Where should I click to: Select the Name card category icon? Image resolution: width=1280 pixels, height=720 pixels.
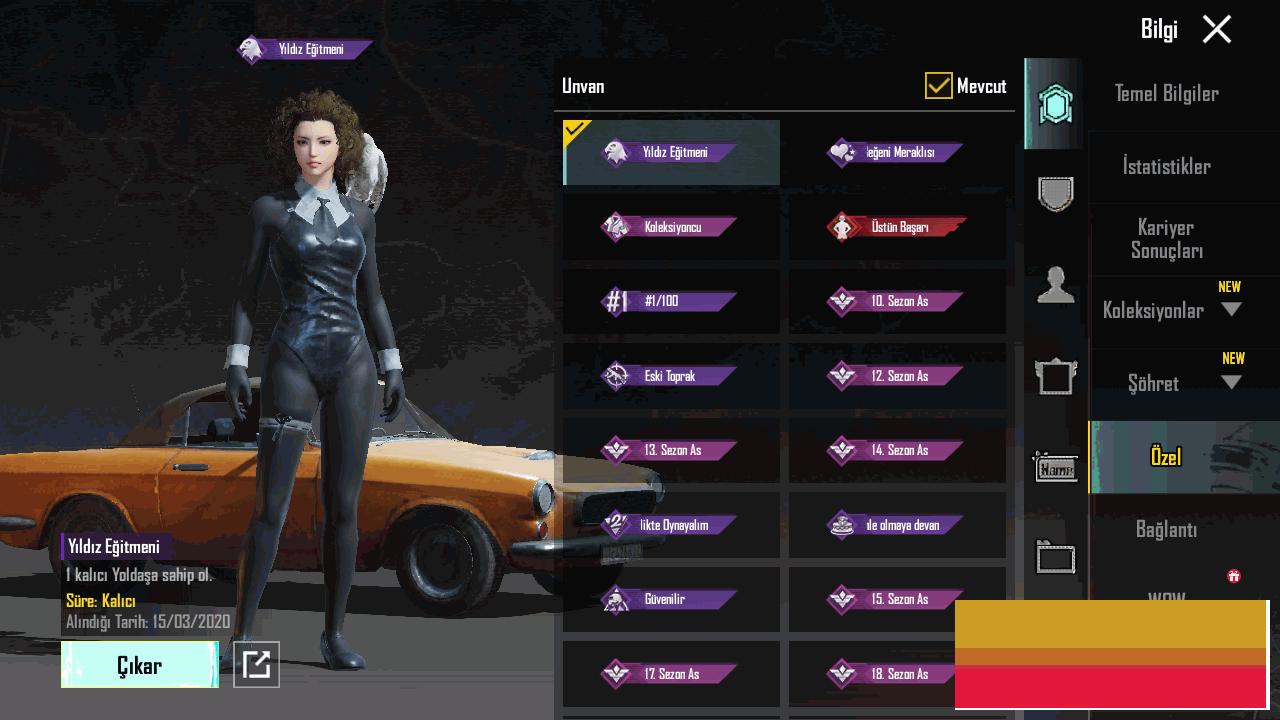click(1055, 468)
